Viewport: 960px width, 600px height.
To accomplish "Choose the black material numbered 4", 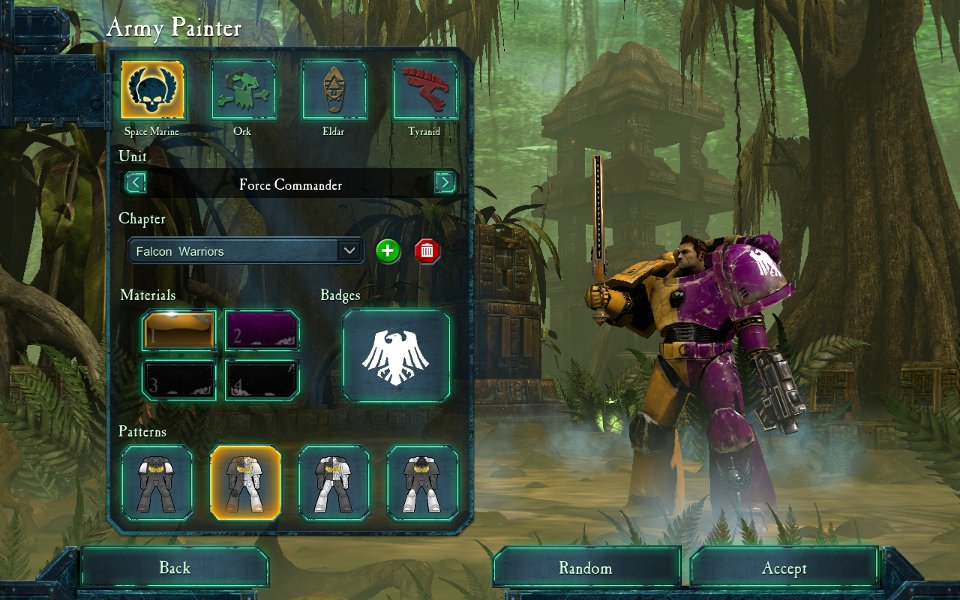I will click(263, 381).
